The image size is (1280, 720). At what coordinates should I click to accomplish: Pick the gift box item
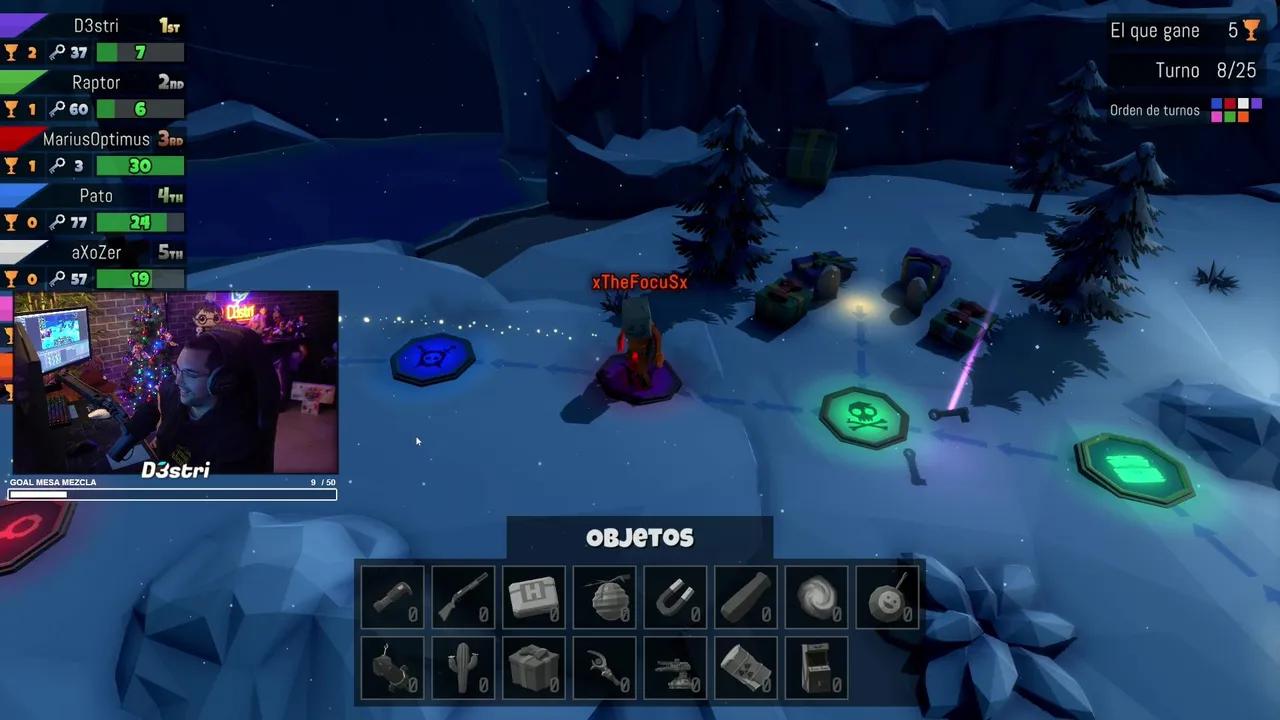pos(534,667)
